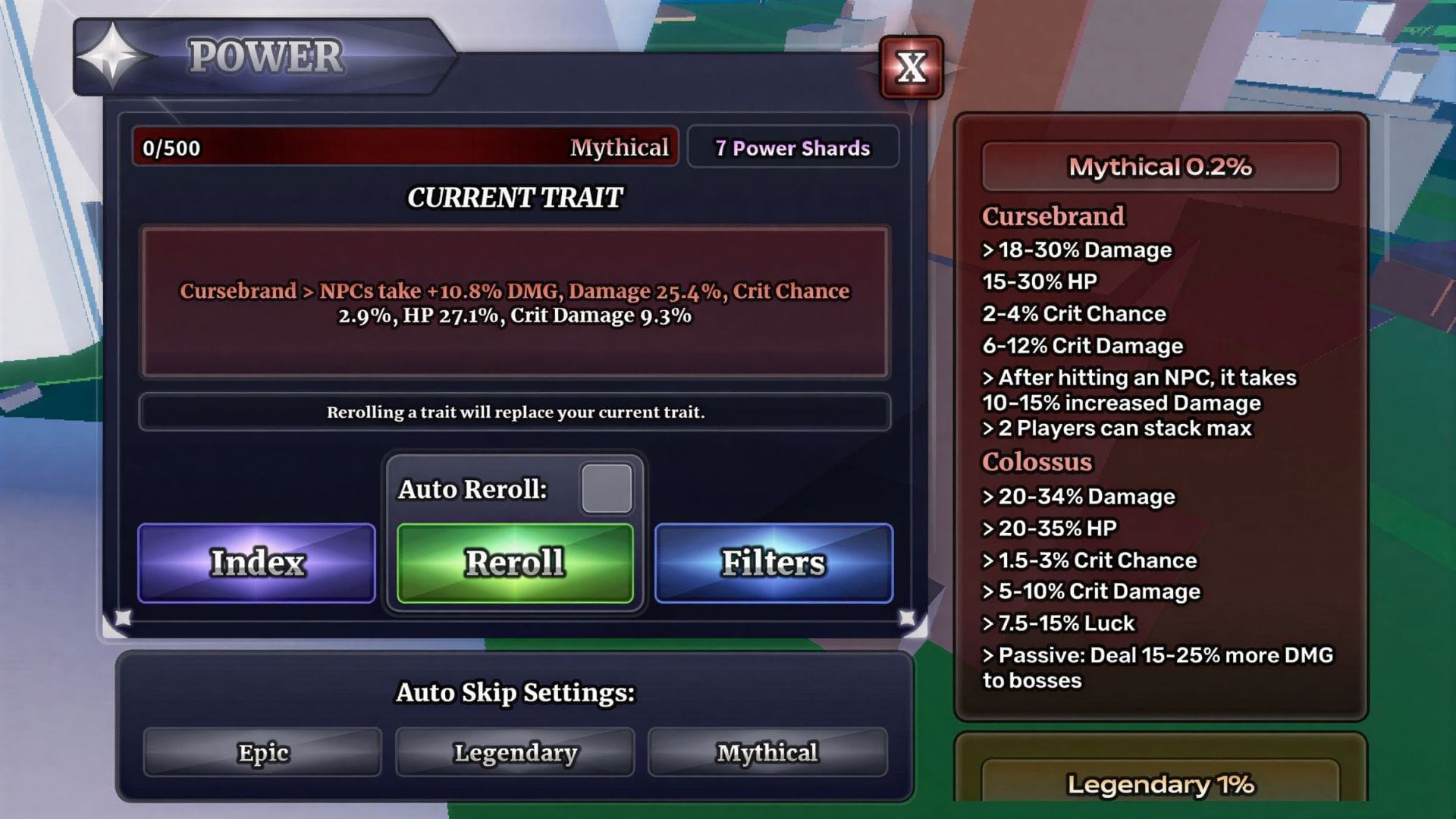Toggle the Auto Reroll checkbox

coord(606,489)
